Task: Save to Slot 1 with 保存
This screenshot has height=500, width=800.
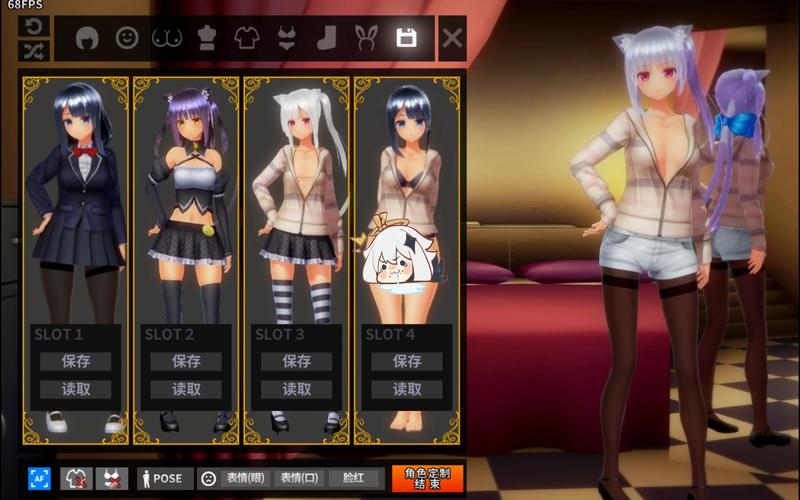Action: click(75, 361)
